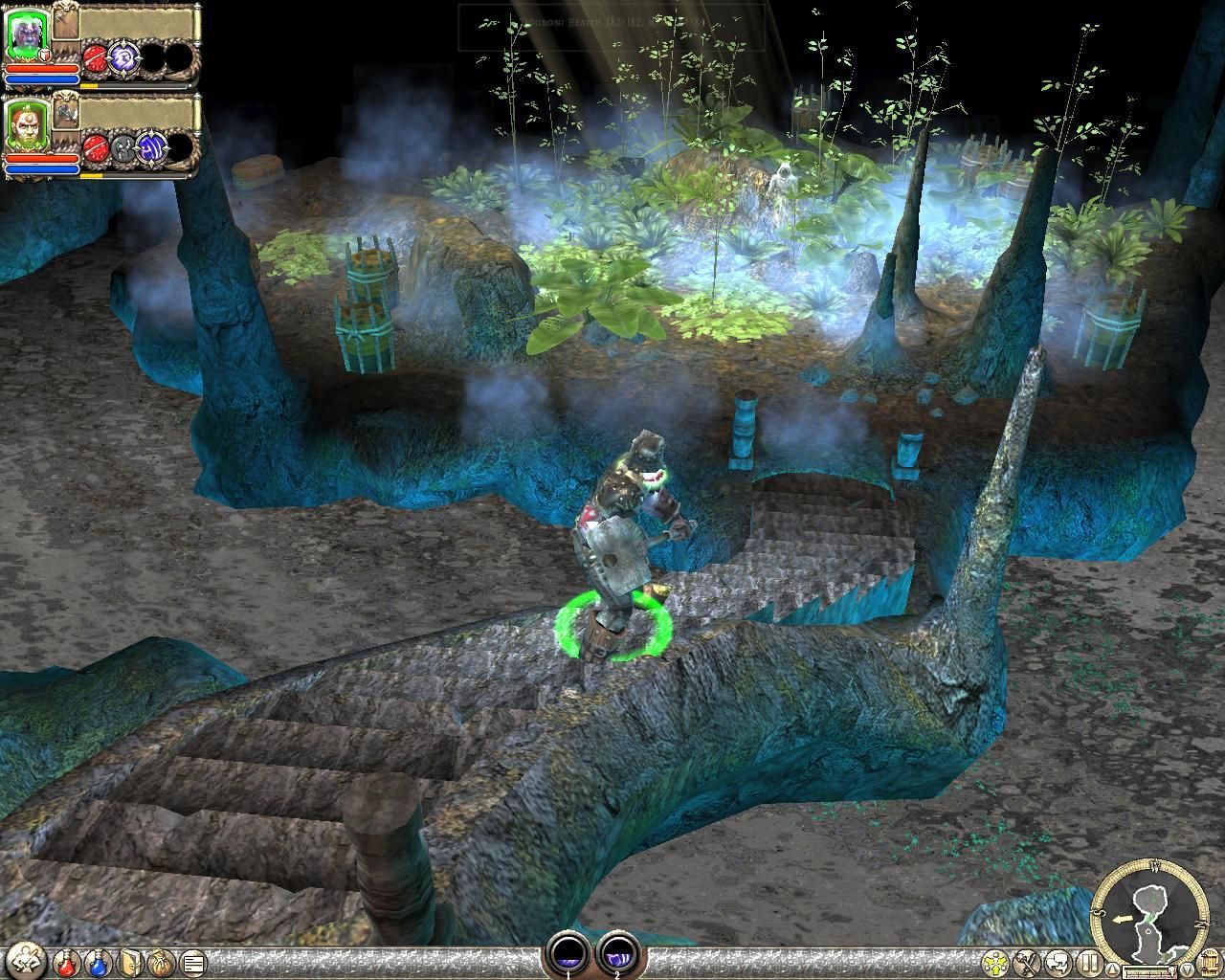Drink a red health potion
This screenshot has height=980, width=1225.
click(x=68, y=962)
